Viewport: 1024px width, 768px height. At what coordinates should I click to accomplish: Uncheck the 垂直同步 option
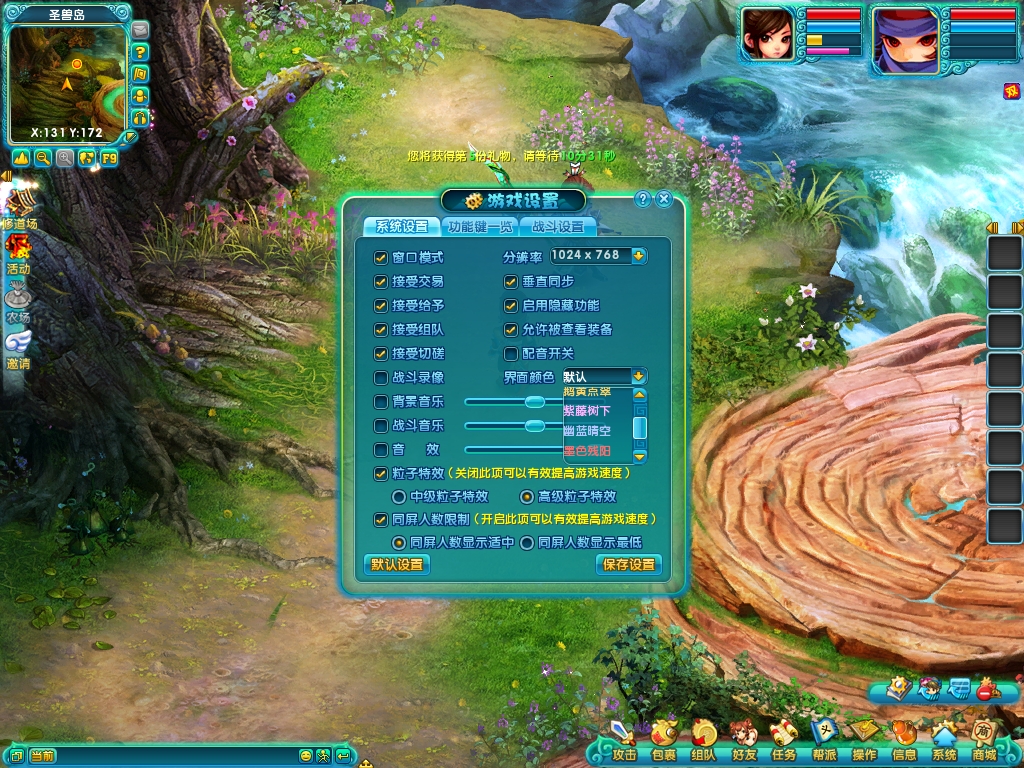(511, 281)
